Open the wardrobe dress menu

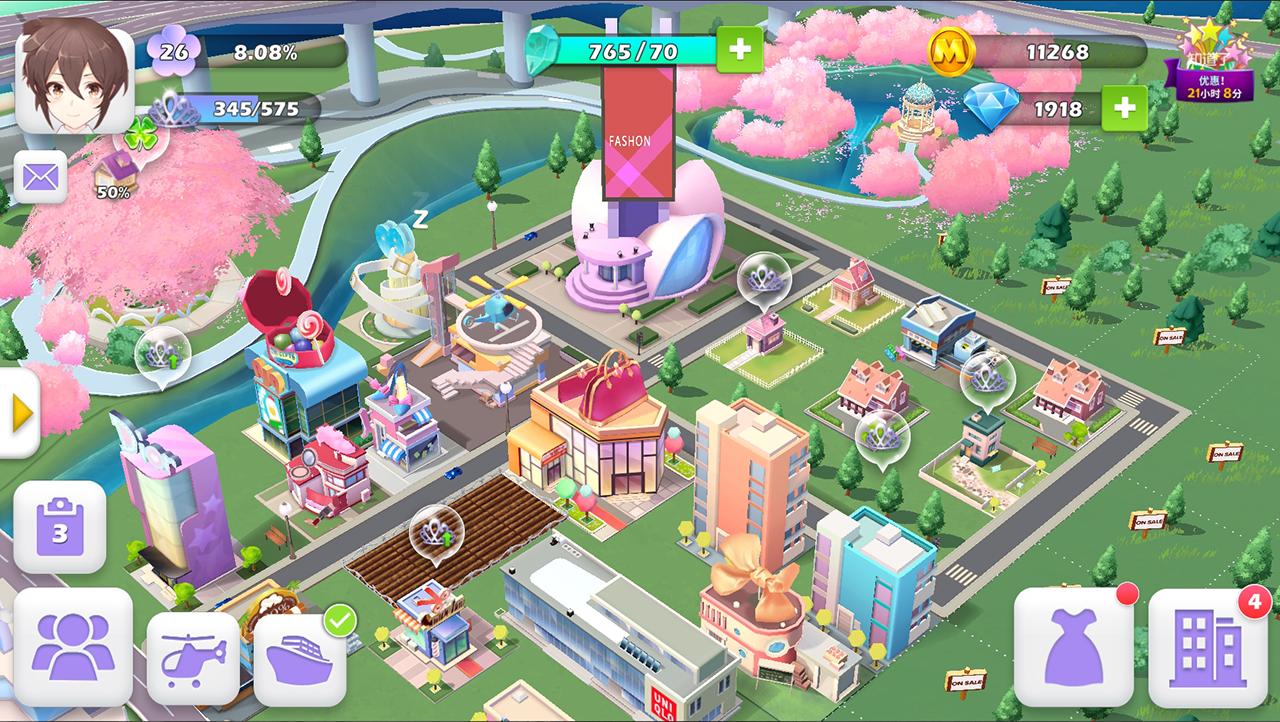coord(1074,643)
